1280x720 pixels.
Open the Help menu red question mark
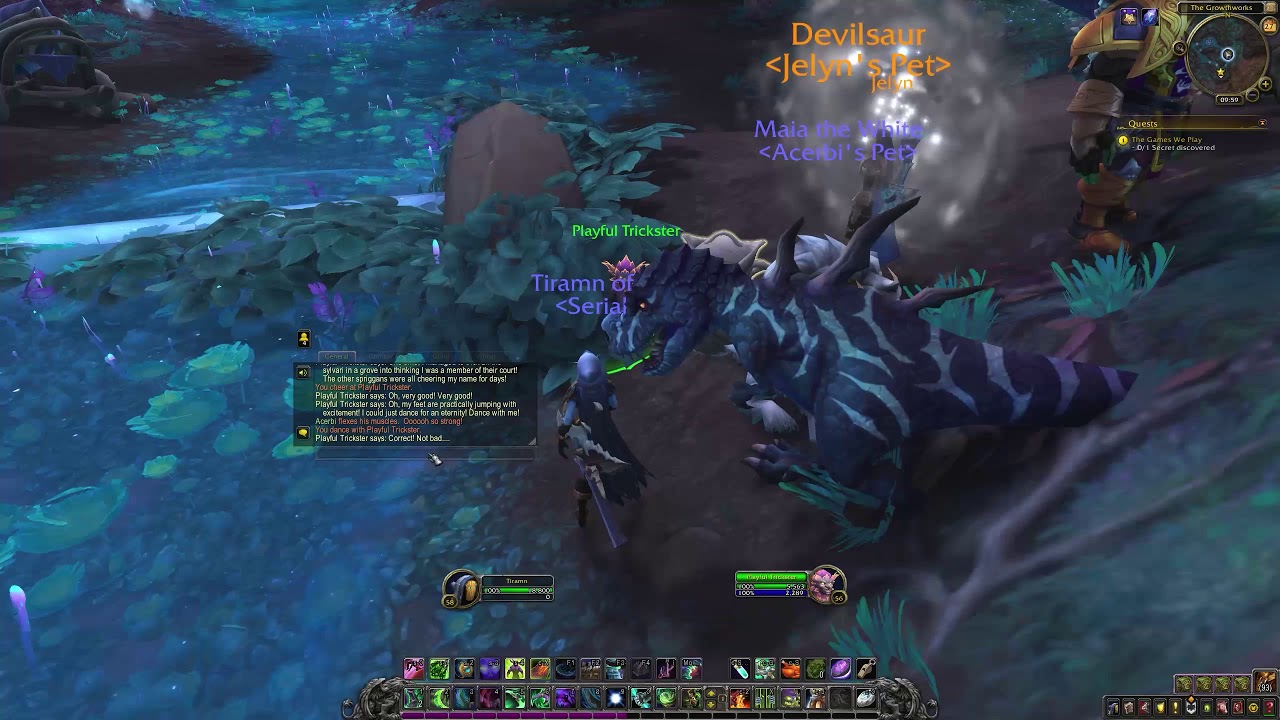pyautogui.click(x=1268, y=706)
